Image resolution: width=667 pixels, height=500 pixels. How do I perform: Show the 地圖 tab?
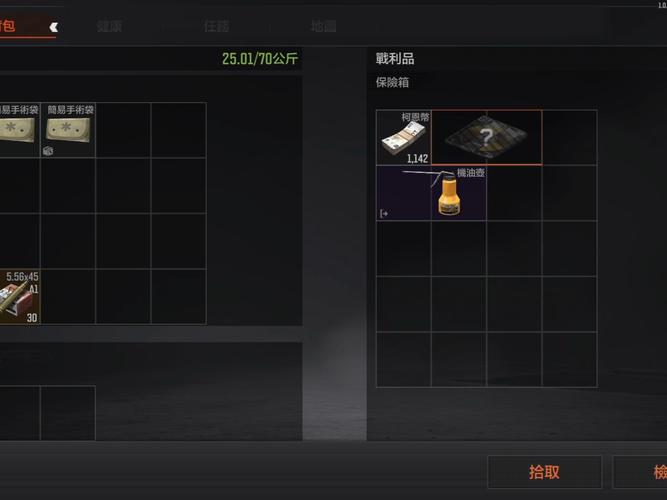pos(323,27)
